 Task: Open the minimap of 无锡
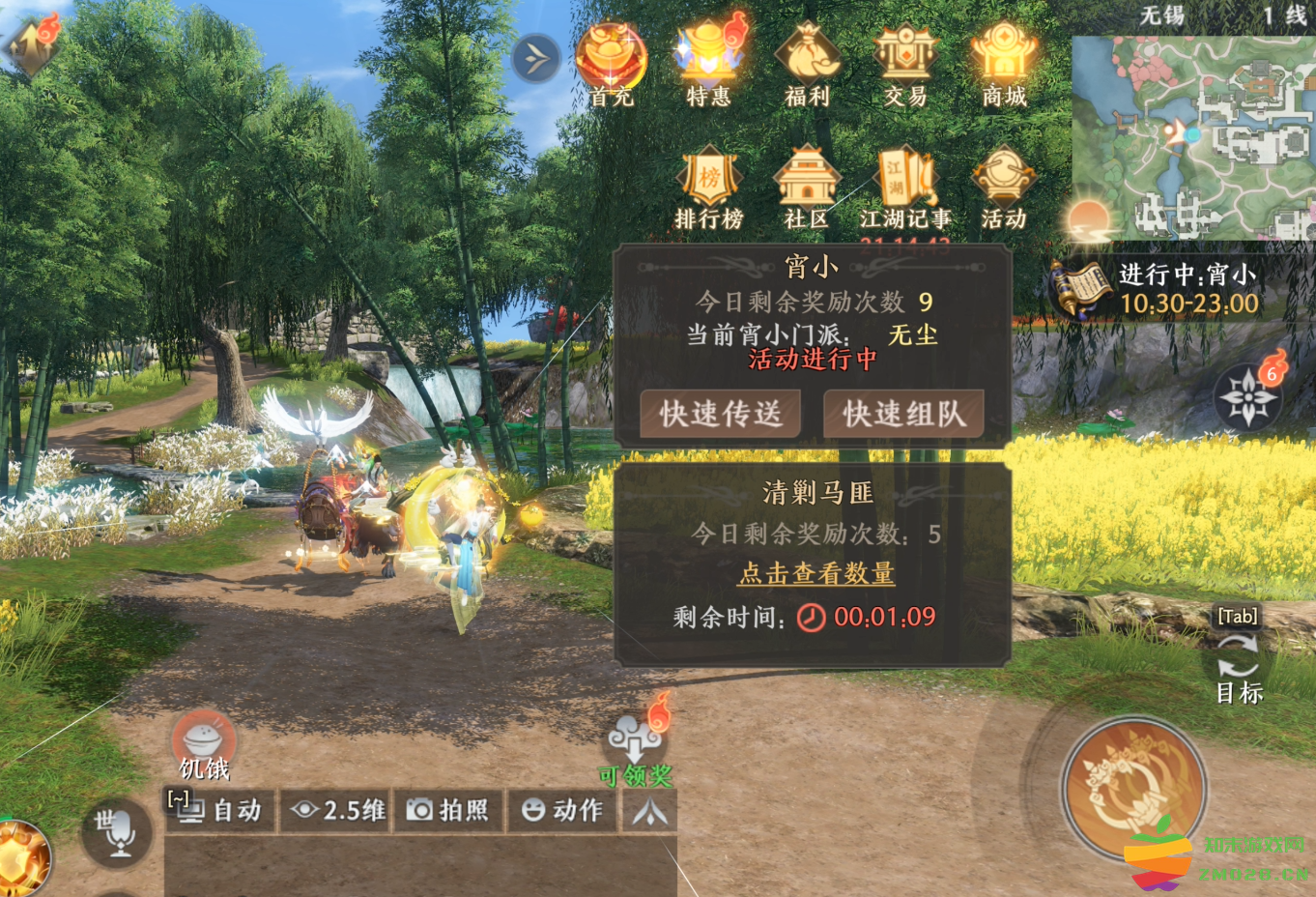click(1194, 137)
